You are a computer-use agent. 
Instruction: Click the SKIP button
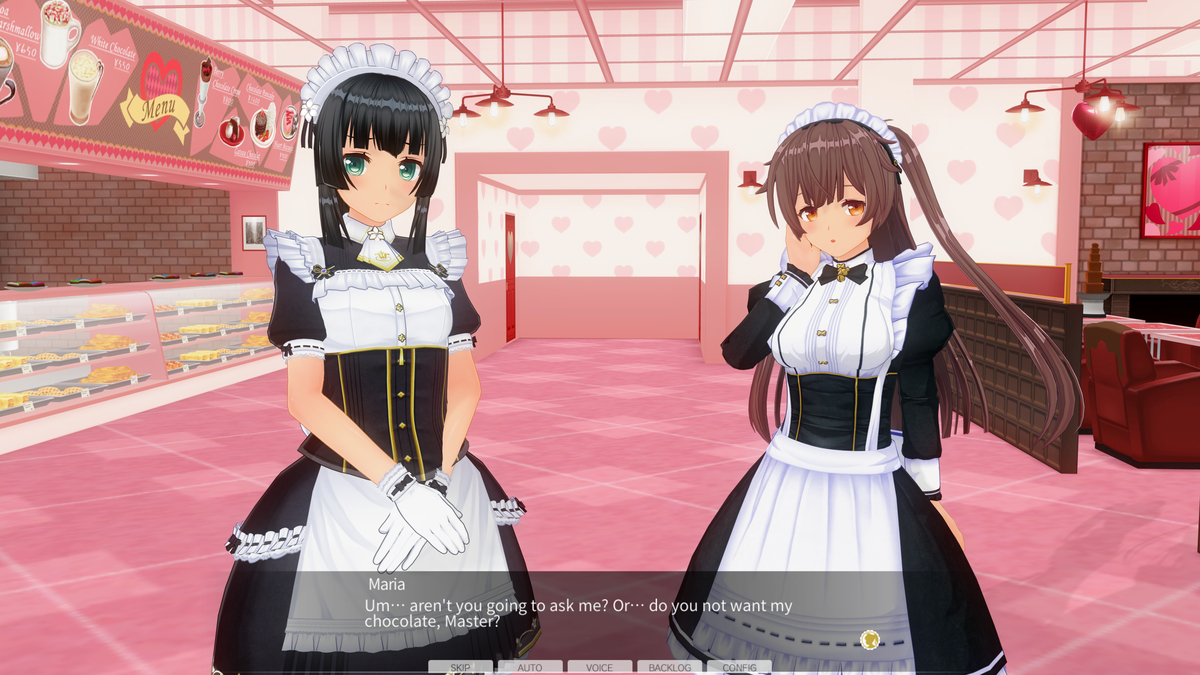tap(460, 667)
